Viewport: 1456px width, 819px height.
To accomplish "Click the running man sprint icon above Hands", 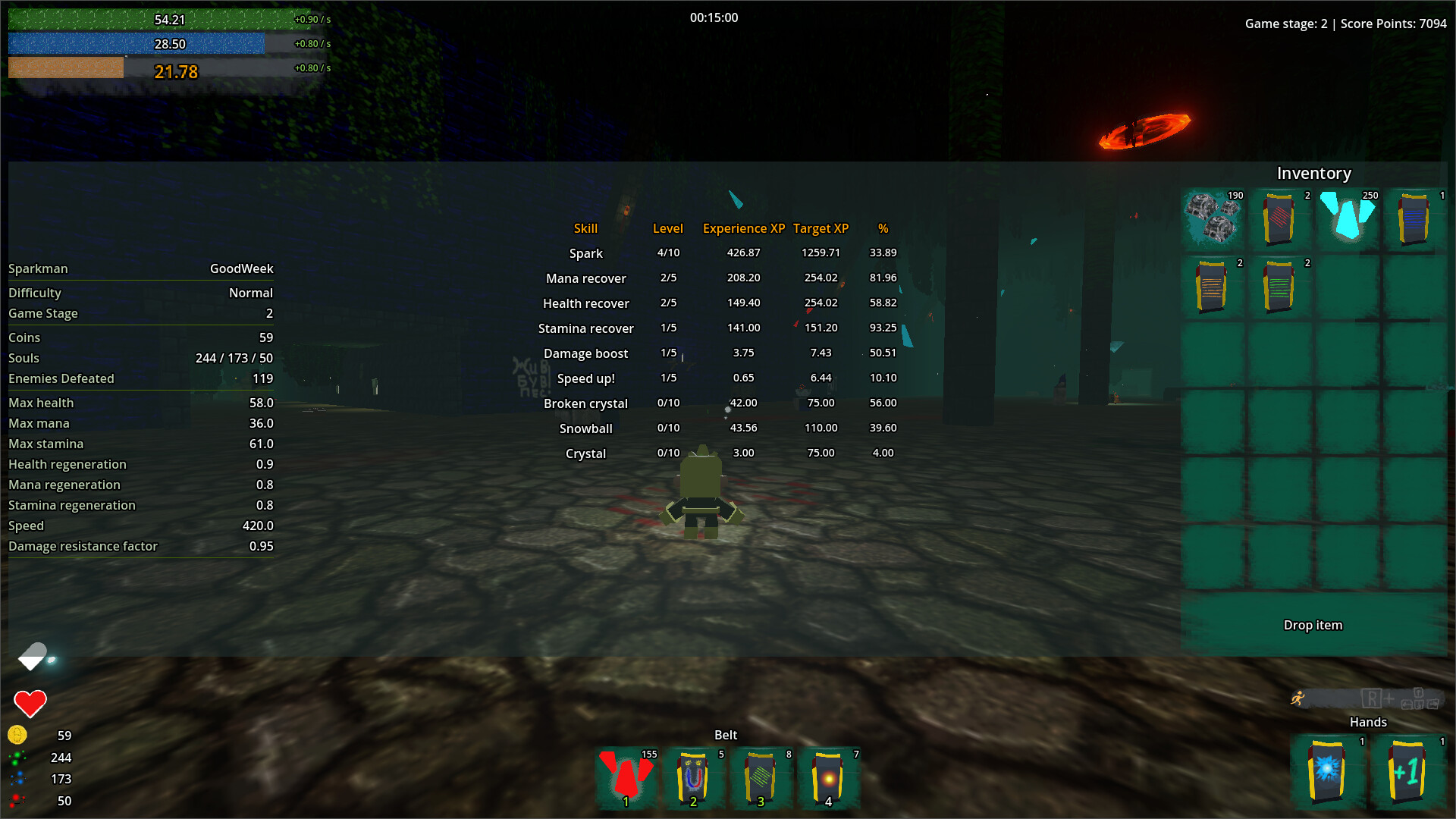I will pyautogui.click(x=1298, y=698).
